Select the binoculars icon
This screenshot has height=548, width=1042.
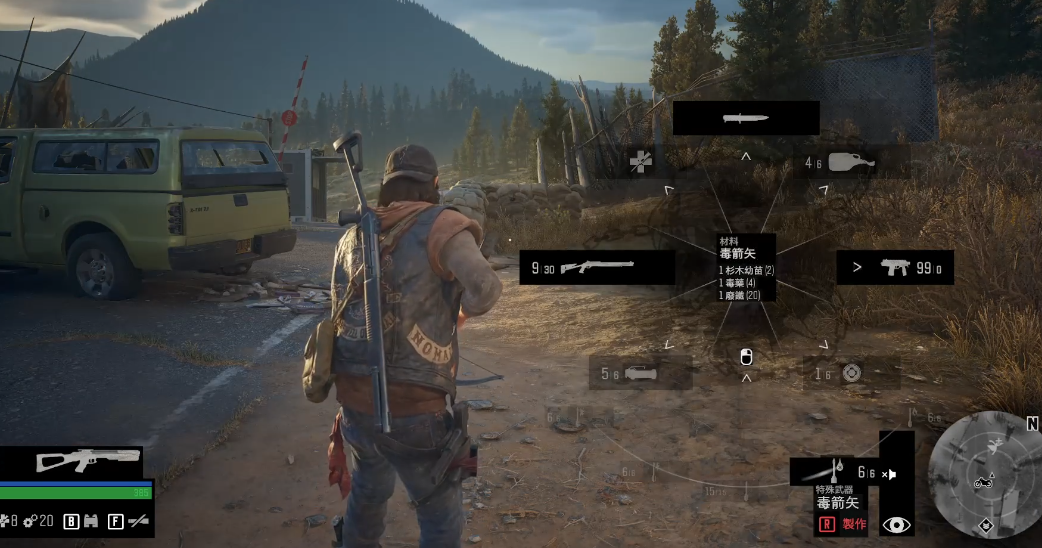coord(90,521)
